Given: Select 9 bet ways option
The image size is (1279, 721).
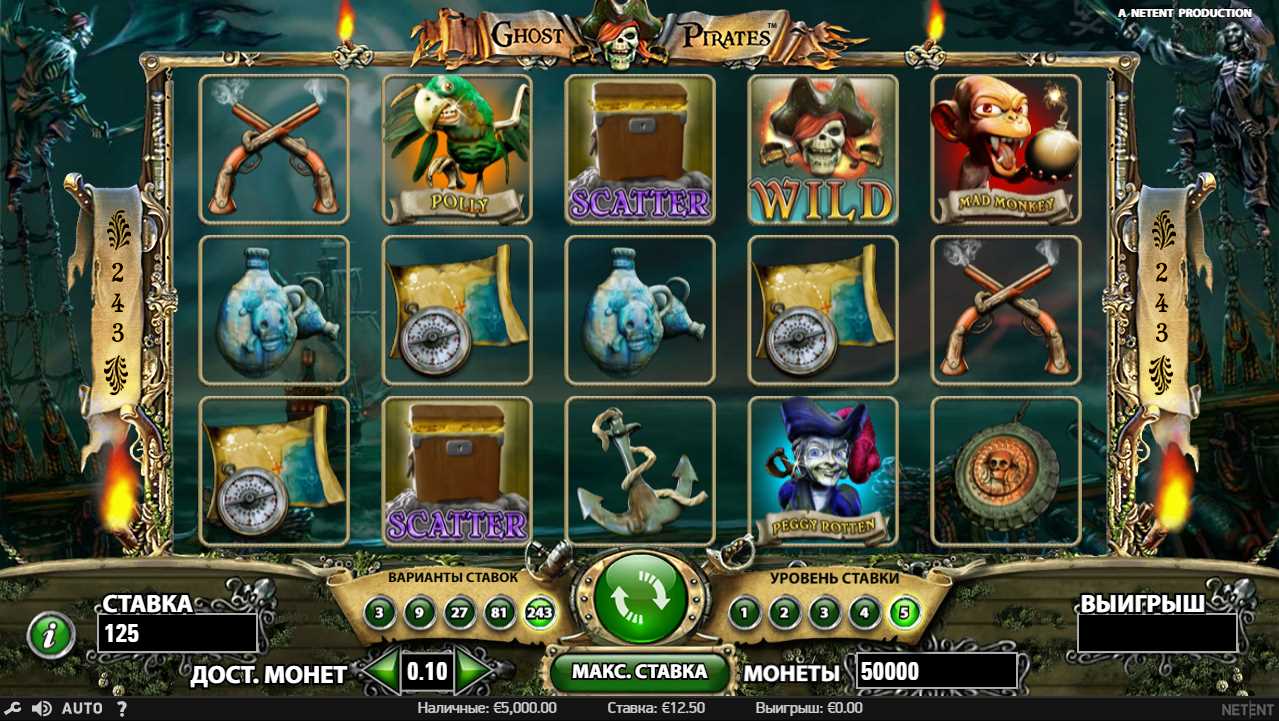Looking at the screenshot, I should pos(418,611).
